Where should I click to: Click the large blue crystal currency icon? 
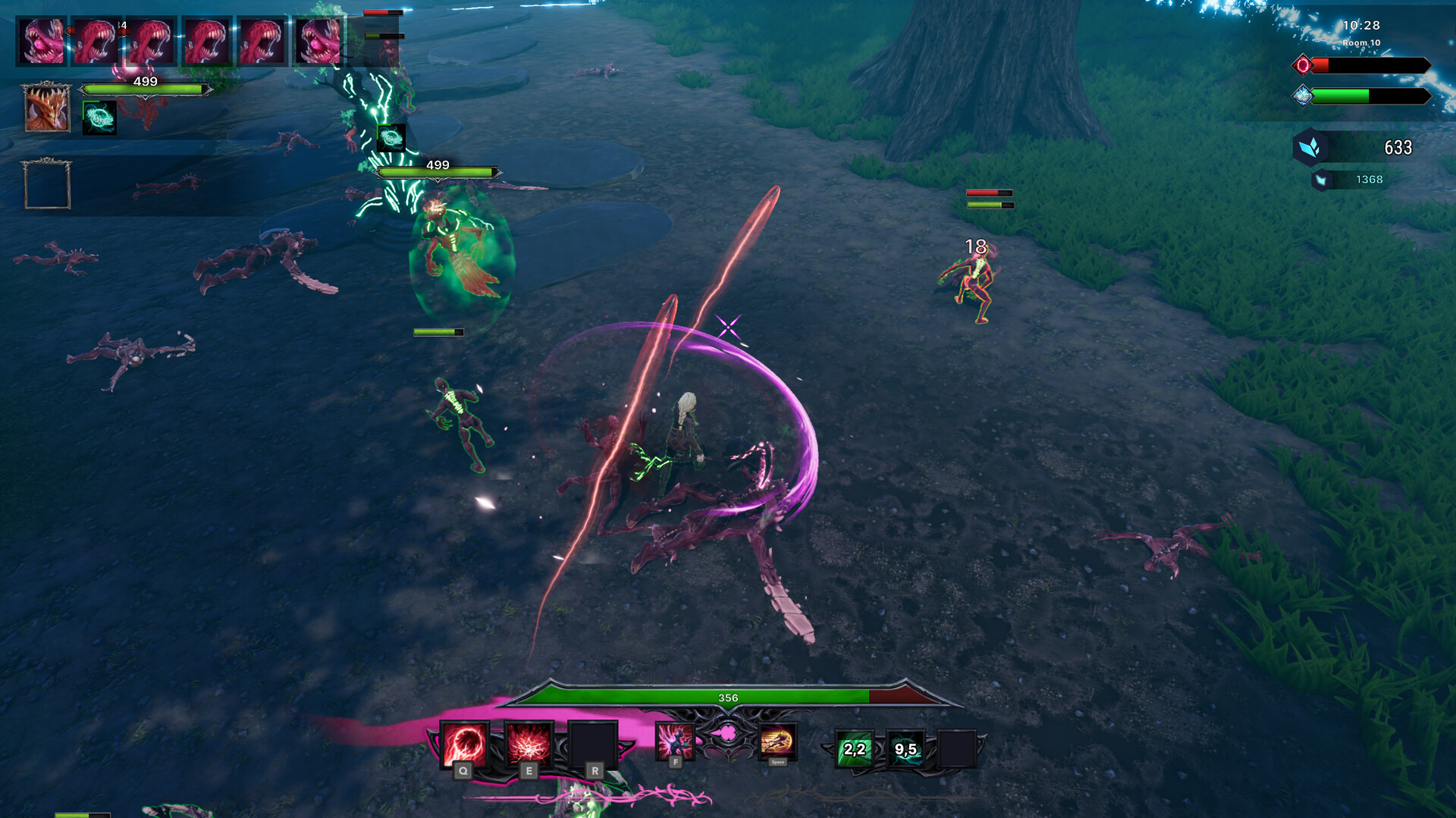(1310, 147)
